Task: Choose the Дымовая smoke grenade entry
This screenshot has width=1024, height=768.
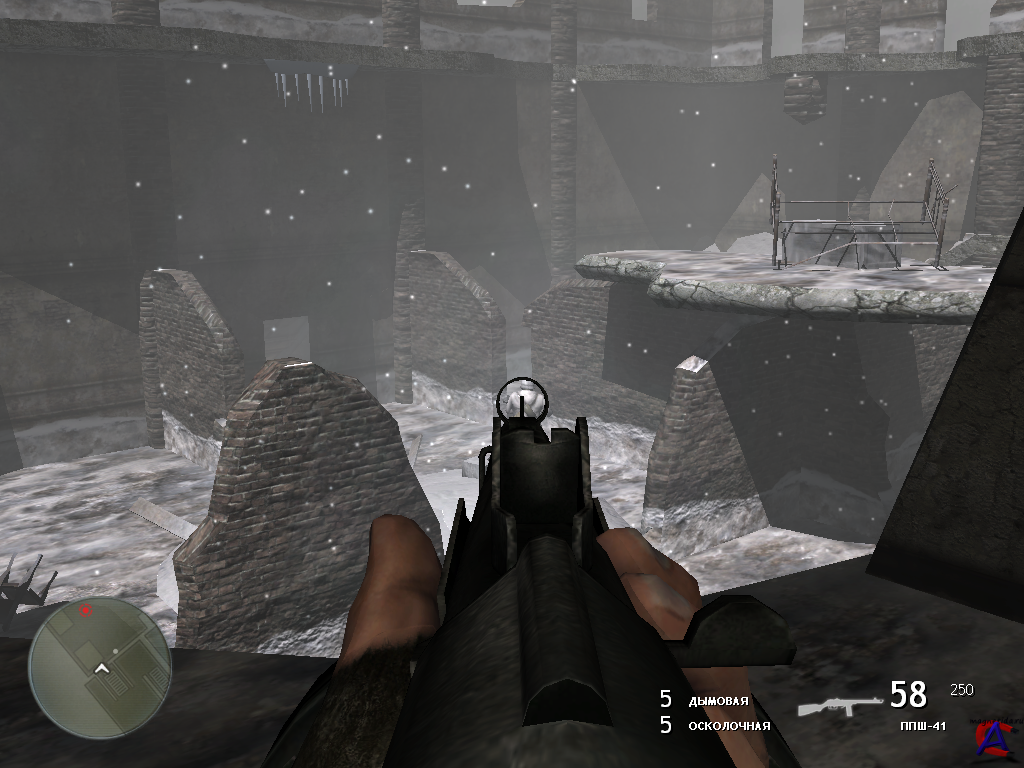Action: pyautogui.click(x=717, y=701)
